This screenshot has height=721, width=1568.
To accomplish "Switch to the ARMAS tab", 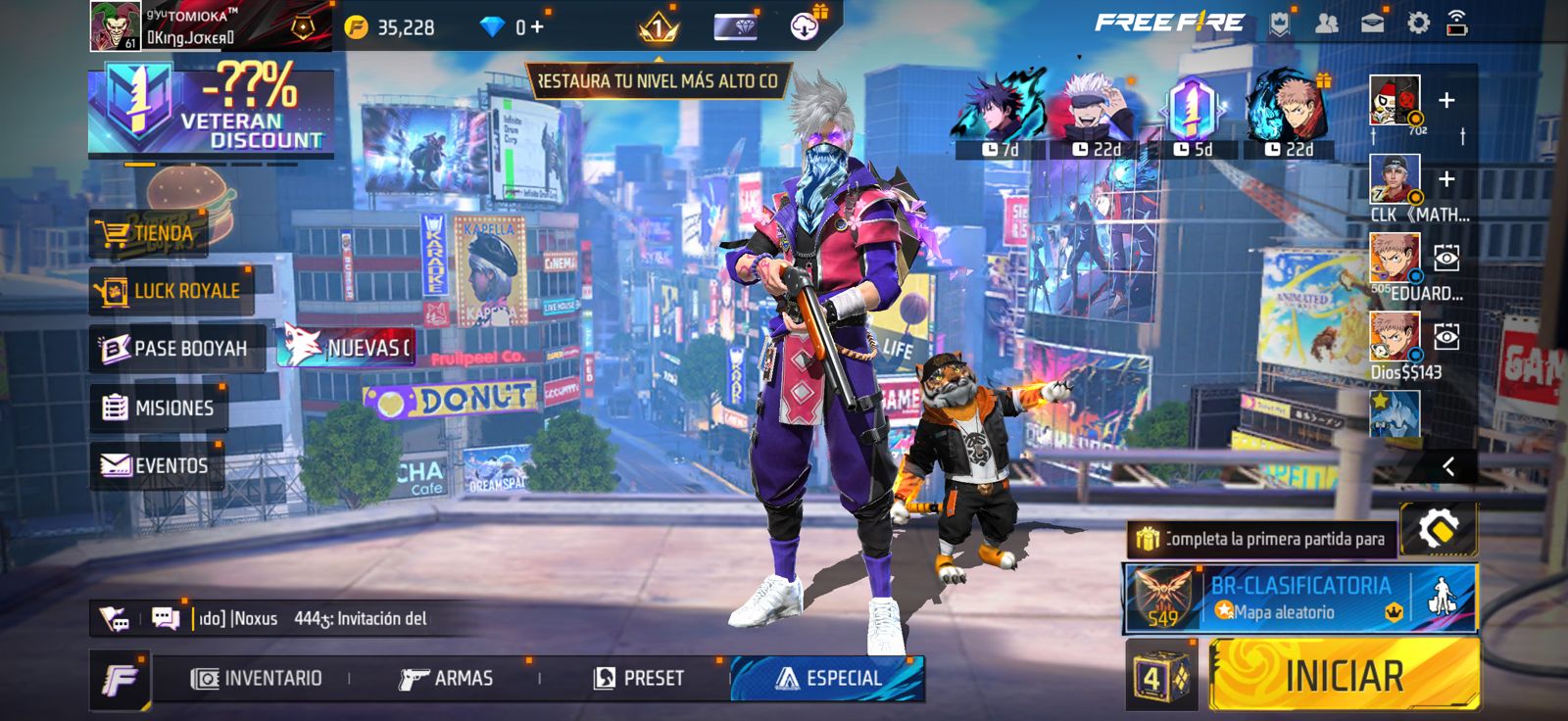I will click(x=446, y=678).
